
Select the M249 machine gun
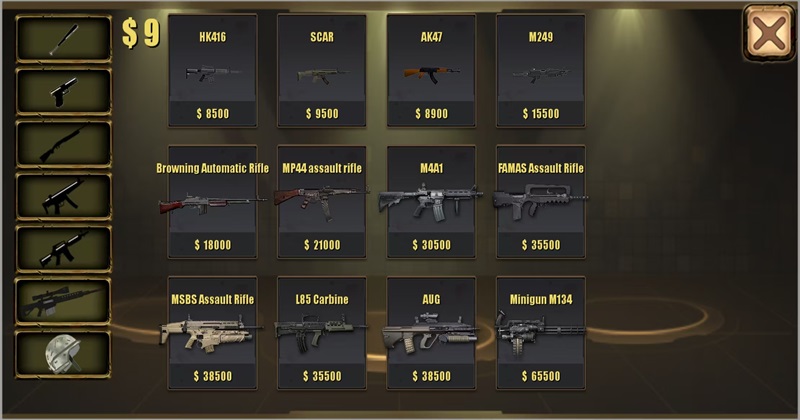[x=540, y=70]
